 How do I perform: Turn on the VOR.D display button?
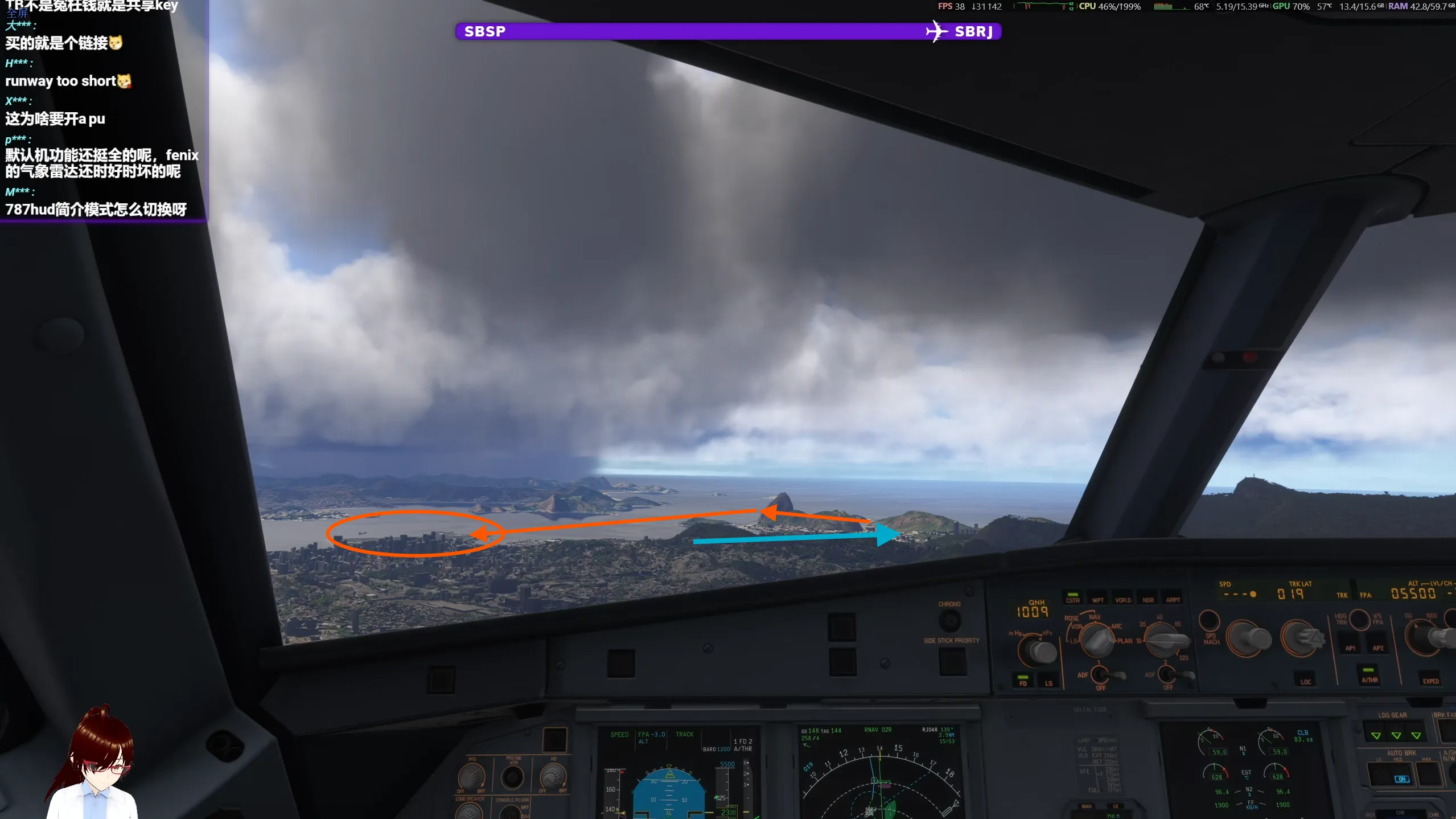[1122, 599]
